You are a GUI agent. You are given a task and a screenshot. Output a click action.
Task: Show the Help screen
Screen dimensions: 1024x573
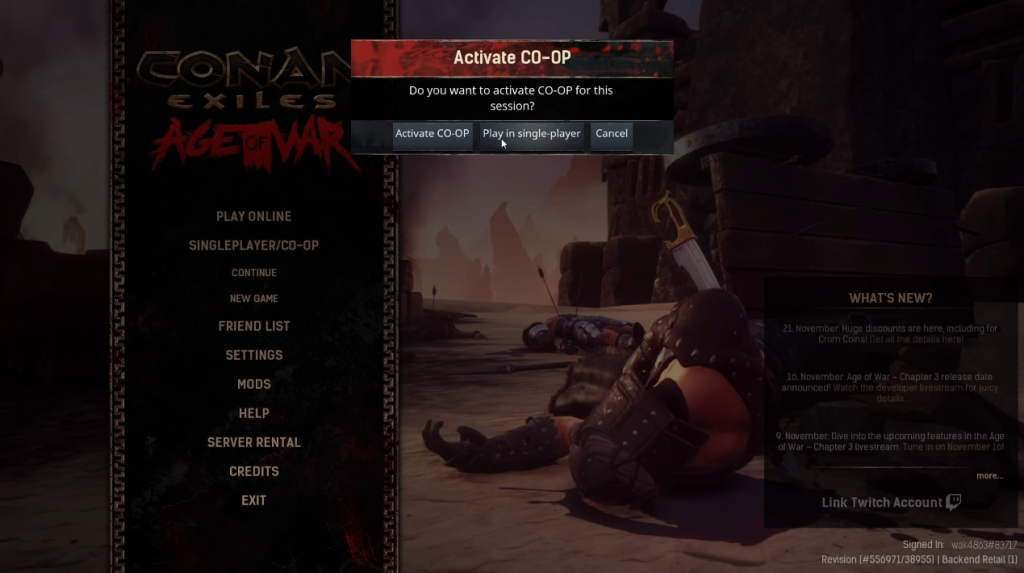click(x=254, y=413)
